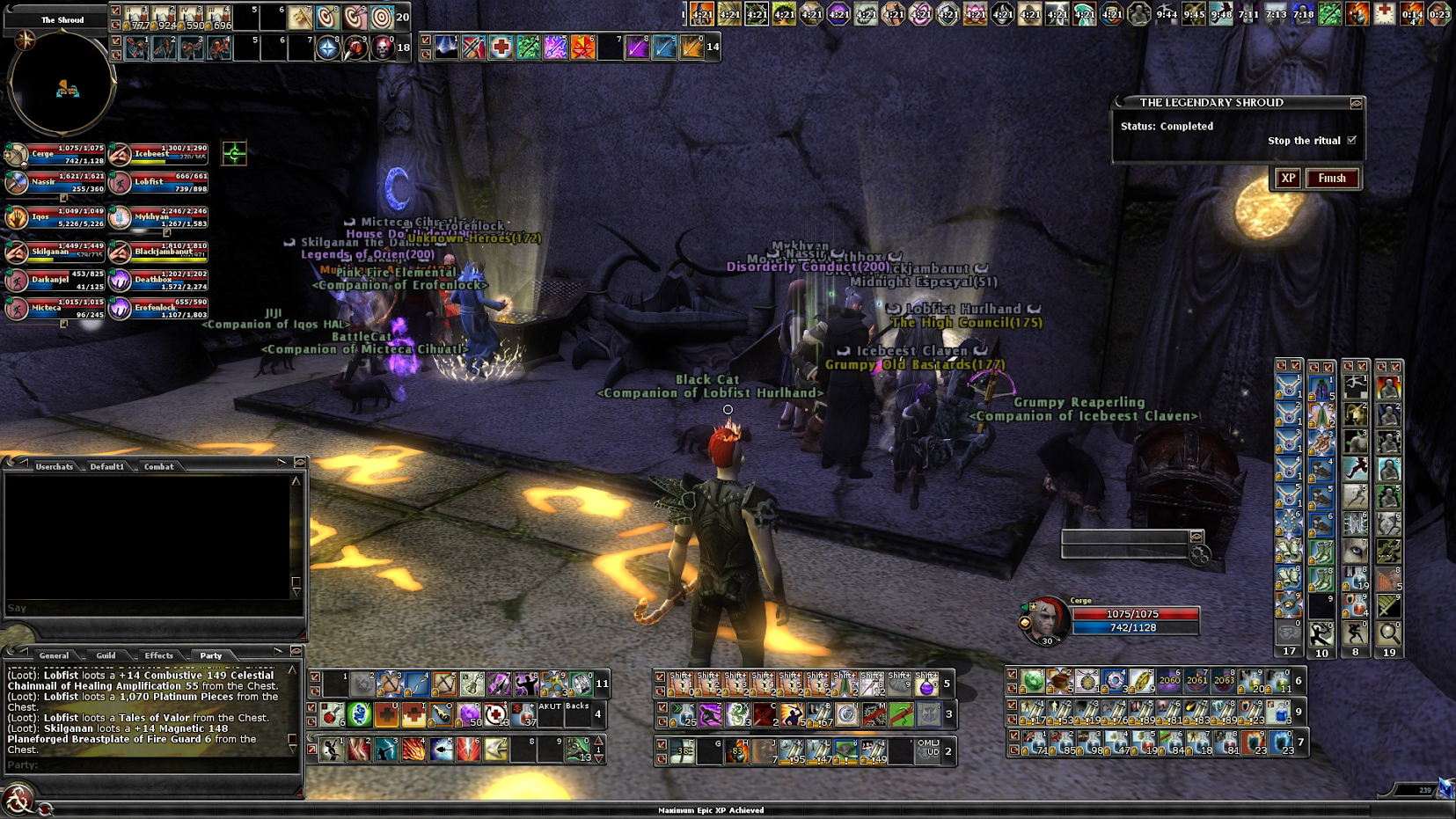Select the Guild chat tab
This screenshot has width=1456, height=819.
106,655
